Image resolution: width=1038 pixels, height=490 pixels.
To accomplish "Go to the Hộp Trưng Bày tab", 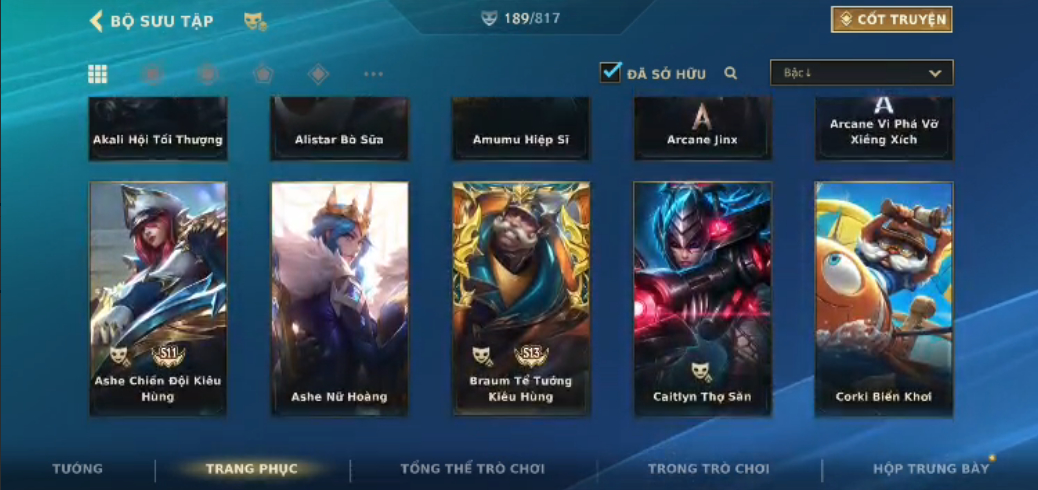I will tap(930, 468).
